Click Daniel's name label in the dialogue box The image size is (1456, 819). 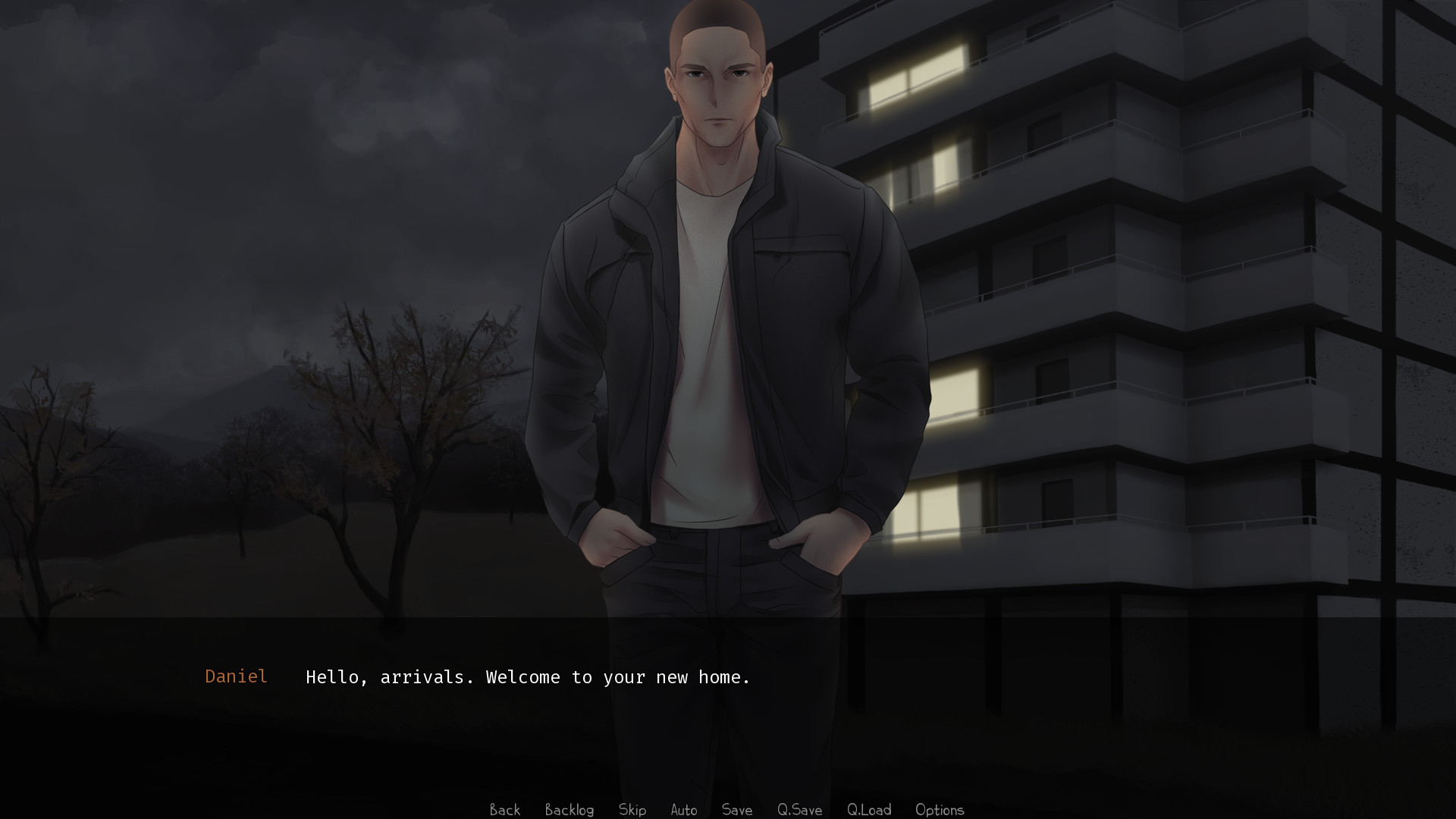point(236,676)
